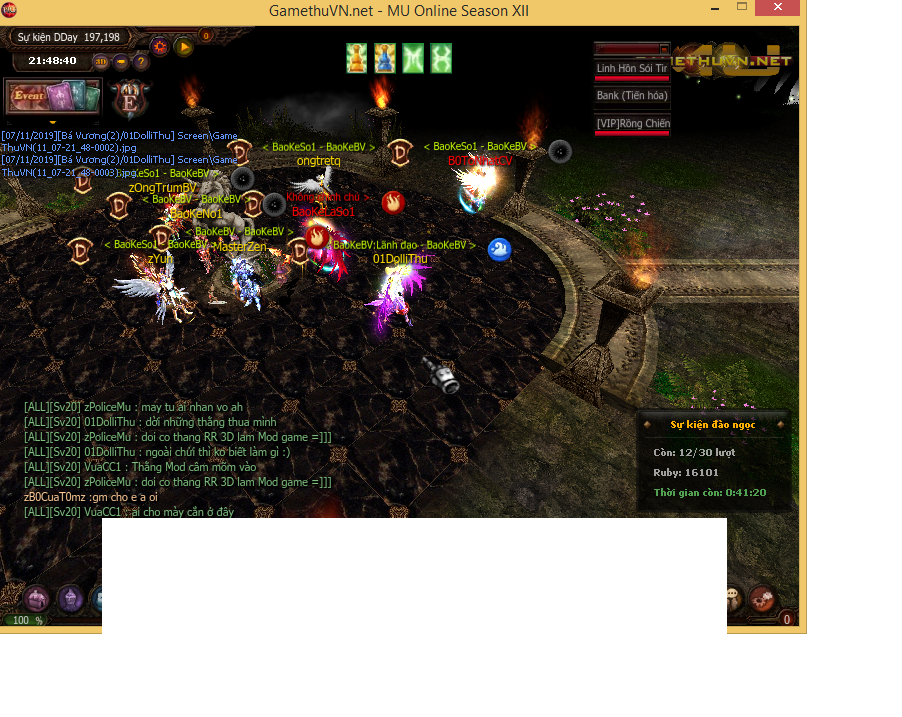Select the blue statue buff icon
The image size is (902, 717).
(x=385, y=58)
